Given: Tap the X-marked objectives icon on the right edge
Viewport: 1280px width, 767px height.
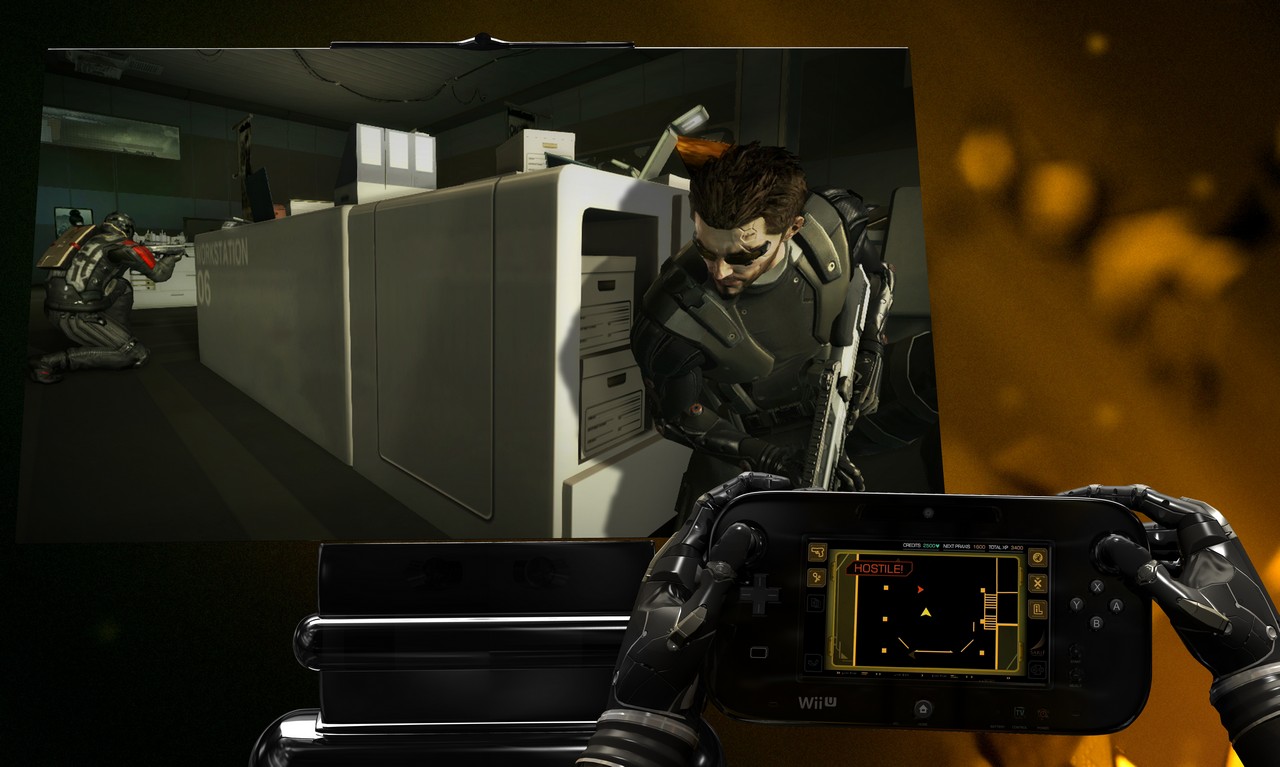Looking at the screenshot, I should (x=1037, y=583).
